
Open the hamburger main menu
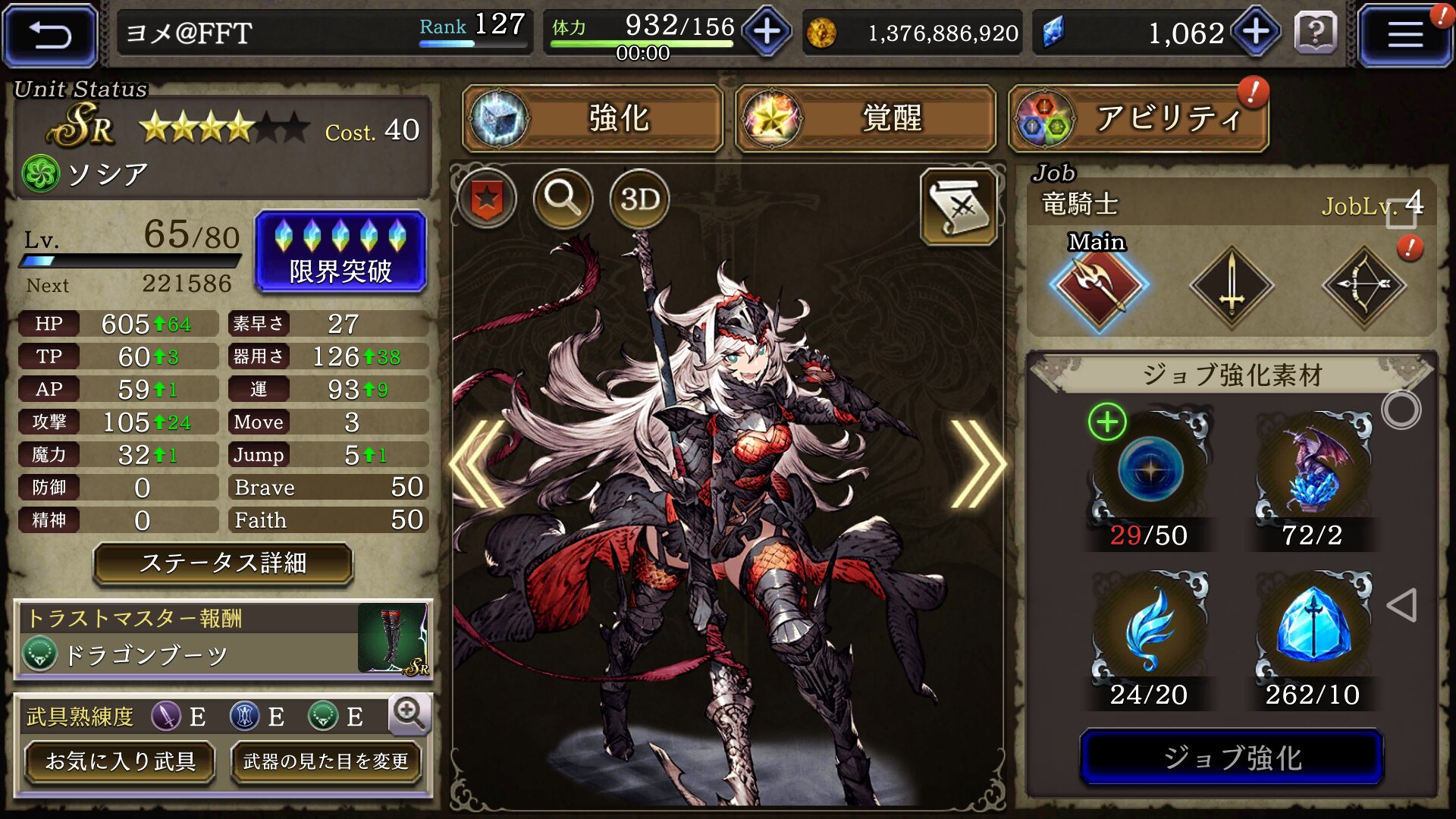1404,35
